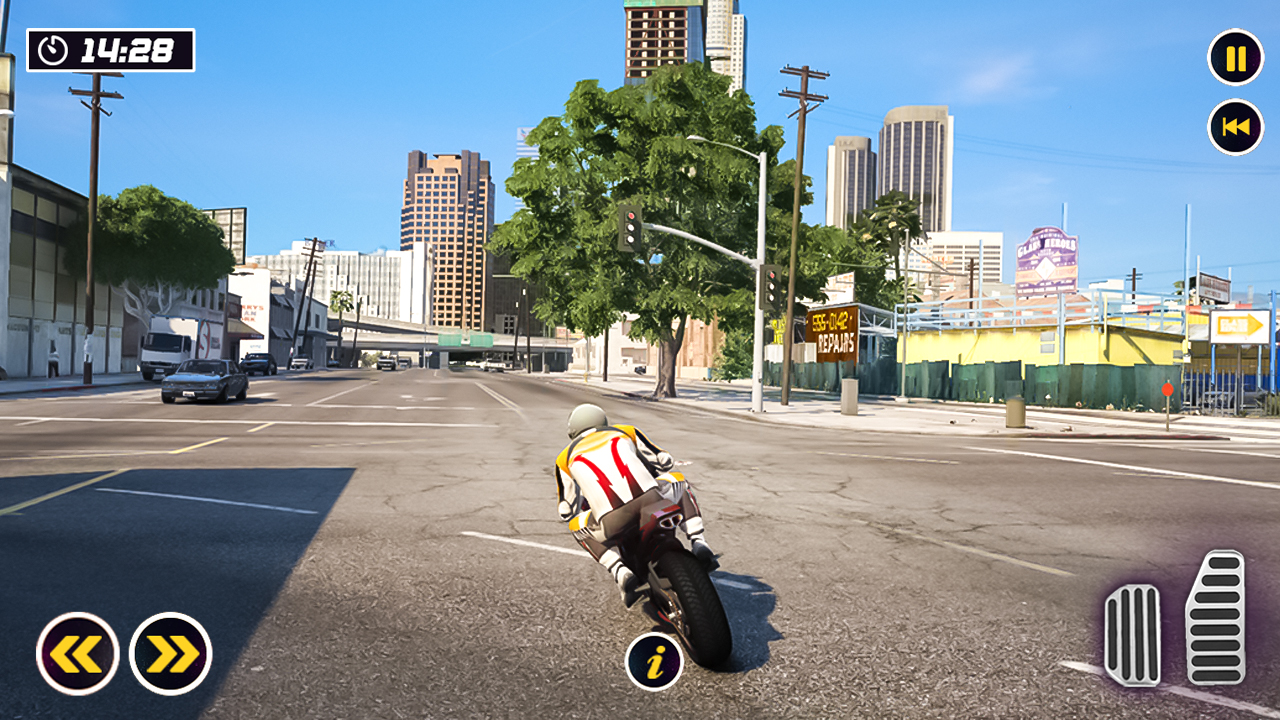Click the 14:28 timer display

pos(125,47)
